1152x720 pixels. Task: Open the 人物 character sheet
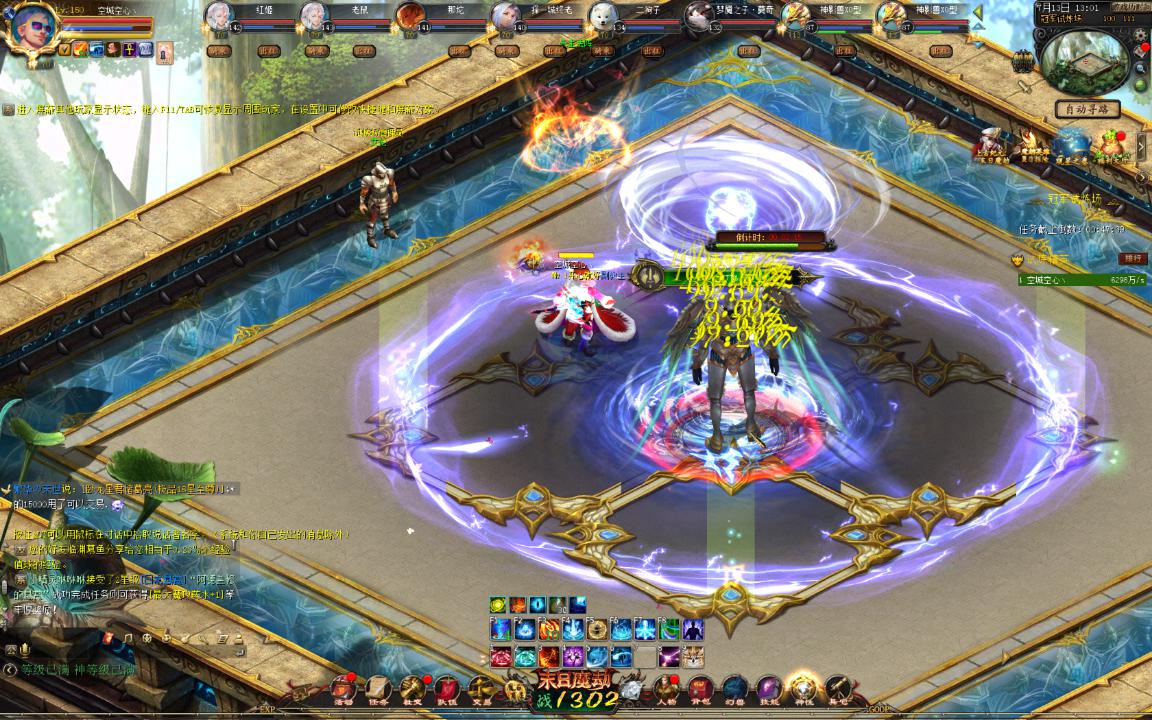[666, 688]
